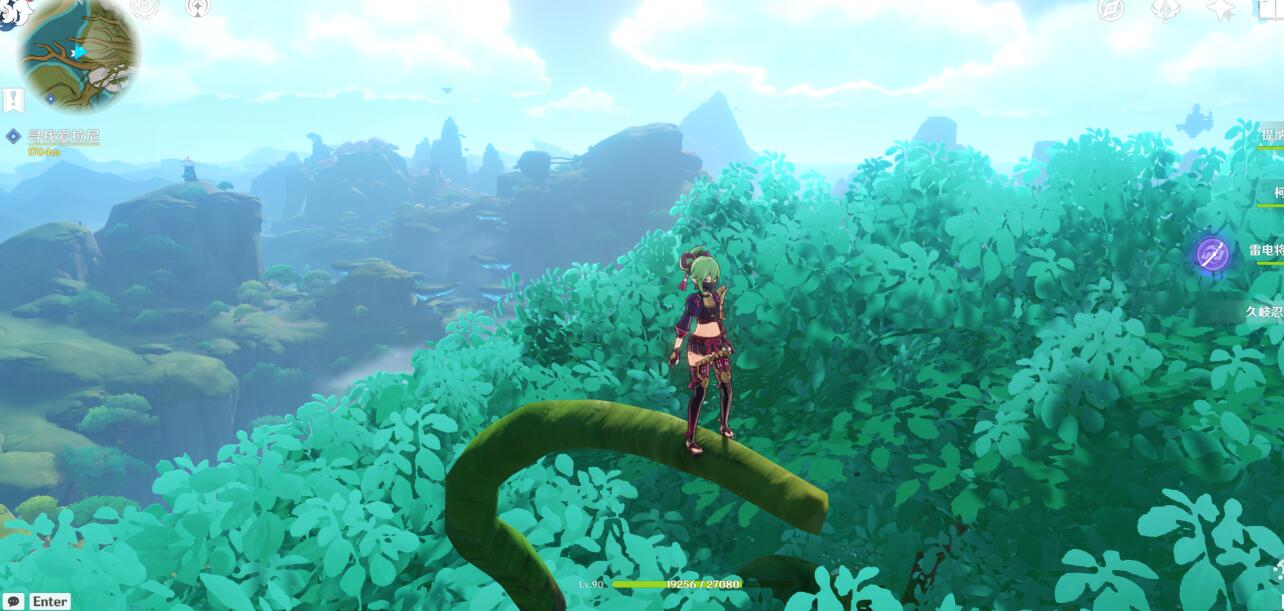The width and height of the screenshot is (1284, 611).
Task: Open the Paimon menu icon
Action: (x=18, y=12)
